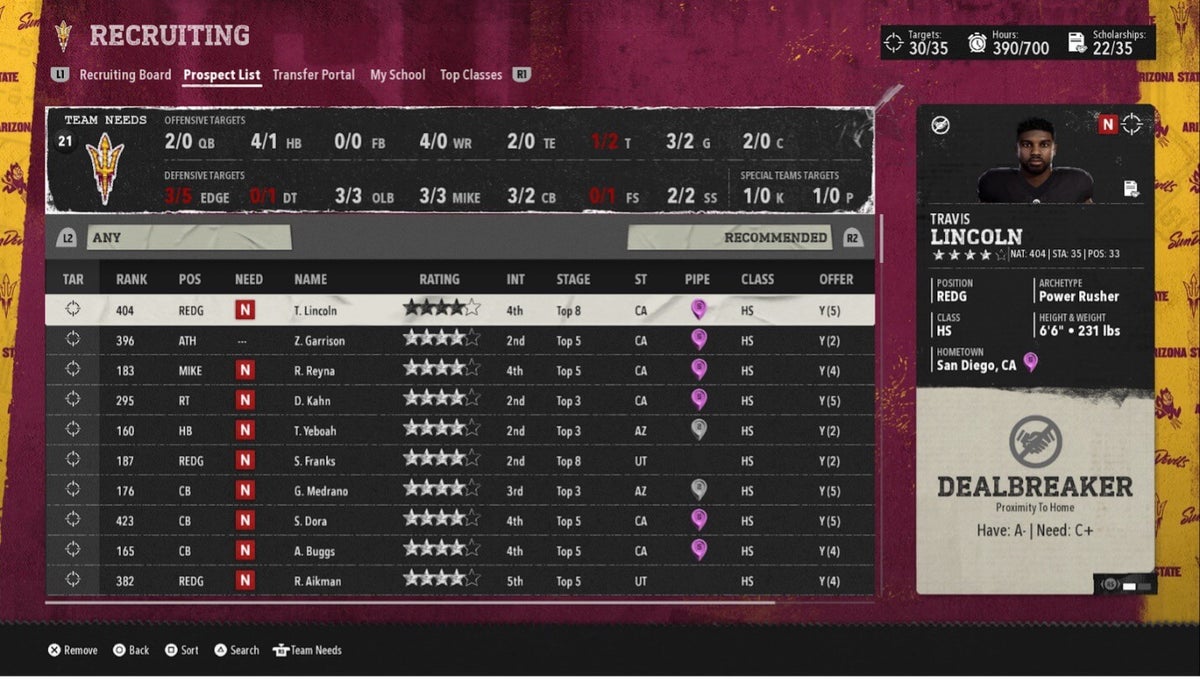The width and height of the screenshot is (1200, 679).
Task: Select T. Yeboah the HB prospect
Action: pyautogui.click(x=318, y=431)
